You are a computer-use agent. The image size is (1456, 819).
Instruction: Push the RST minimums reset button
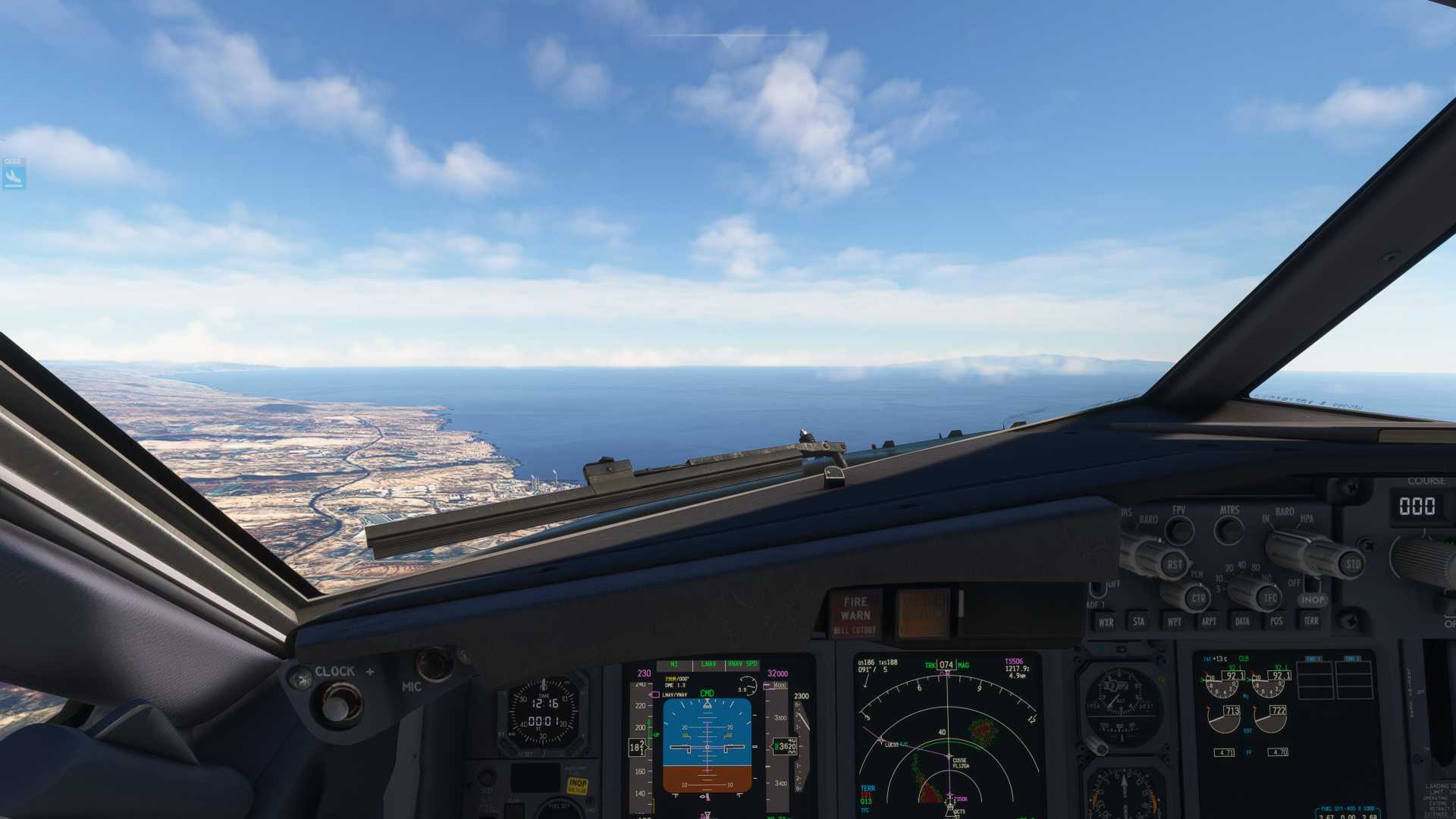coord(1174,563)
